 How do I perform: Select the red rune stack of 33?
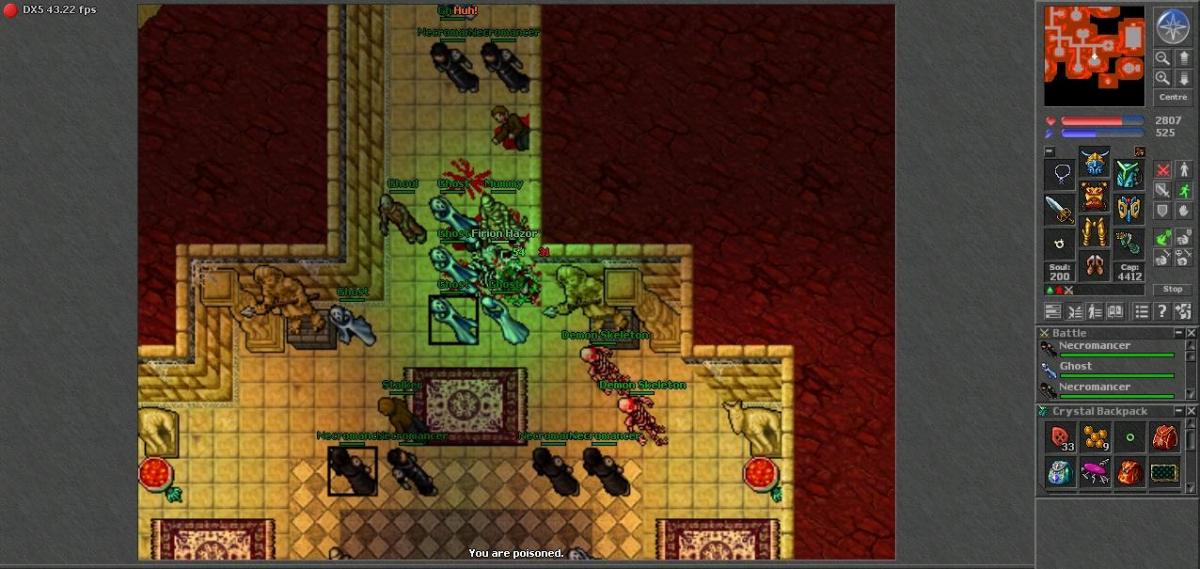coord(1060,437)
